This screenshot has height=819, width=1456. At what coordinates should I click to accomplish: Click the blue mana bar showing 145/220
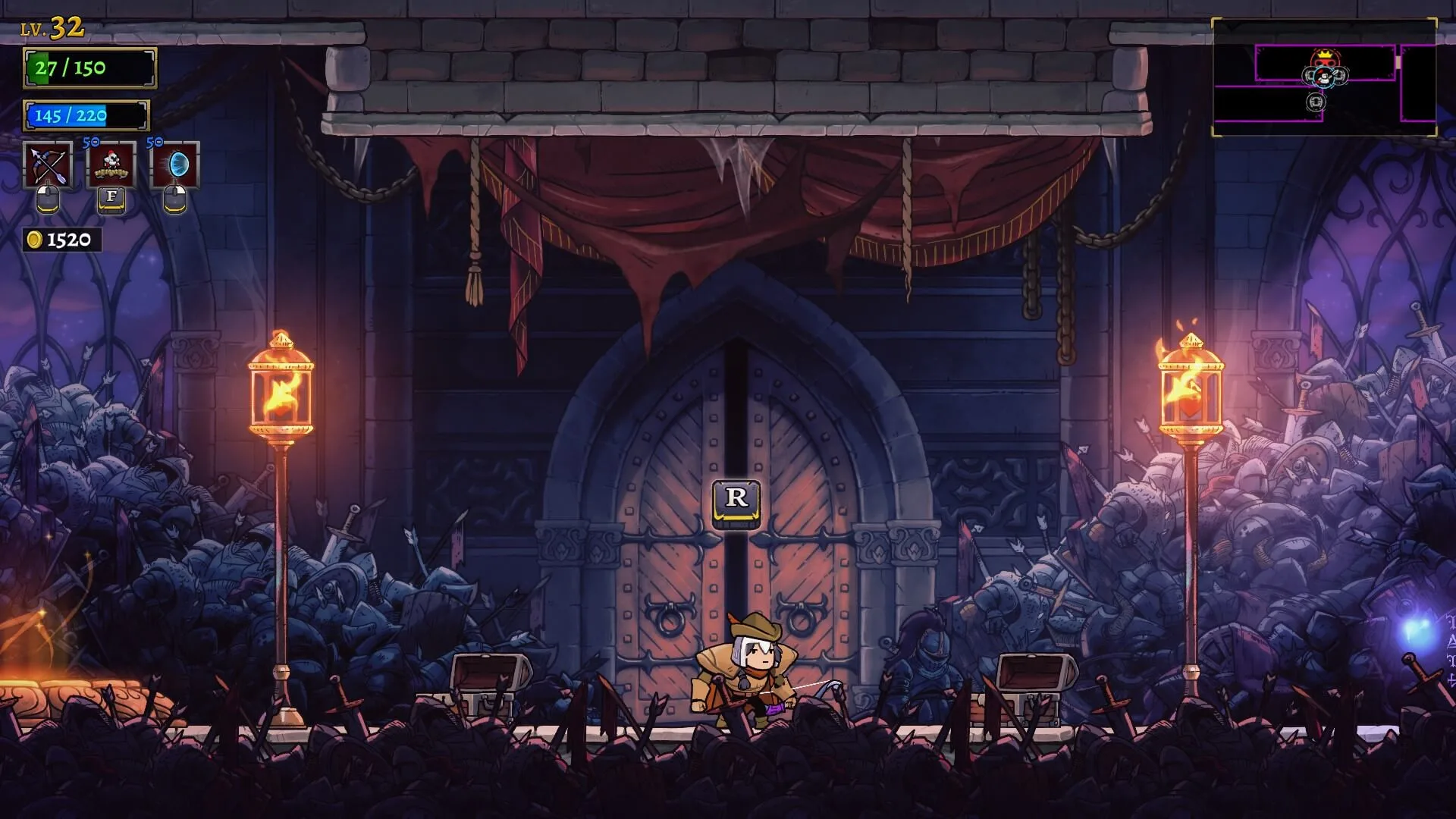pyautogui.click(x=83, y=115)
